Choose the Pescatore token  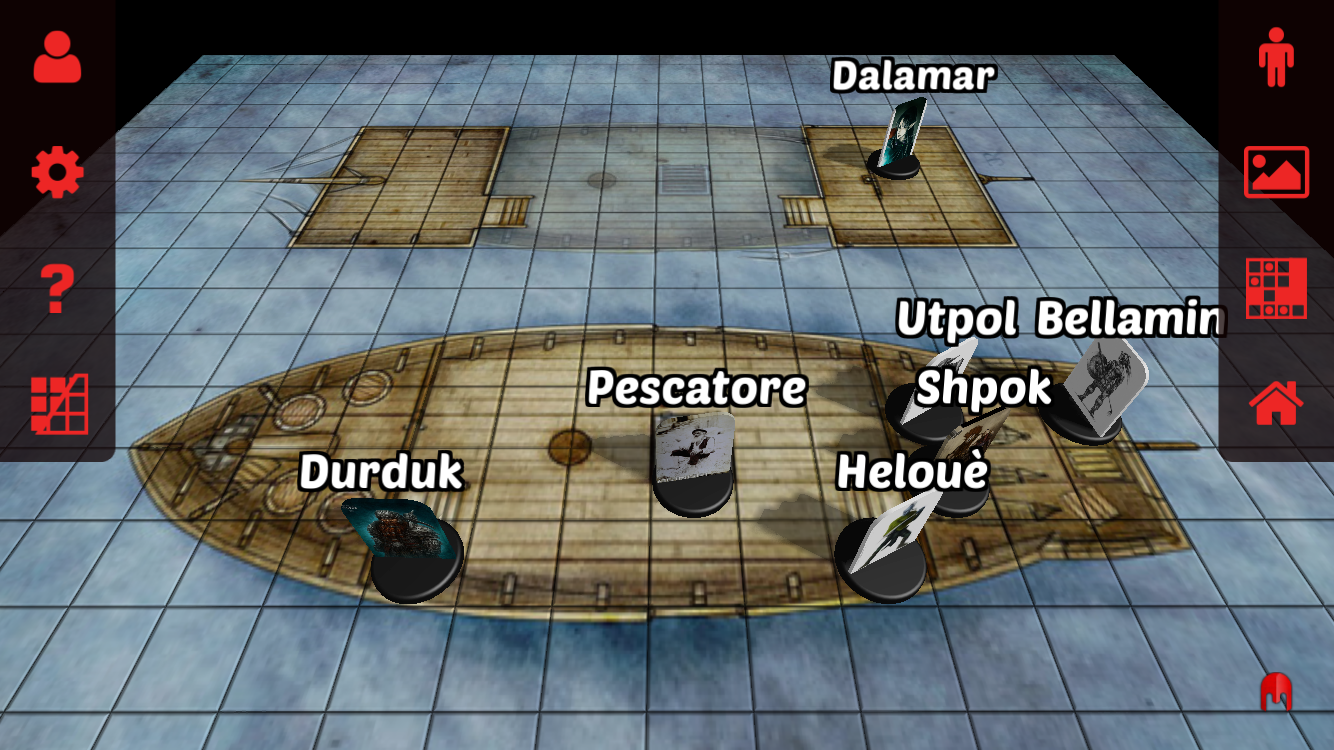(695, 463)
